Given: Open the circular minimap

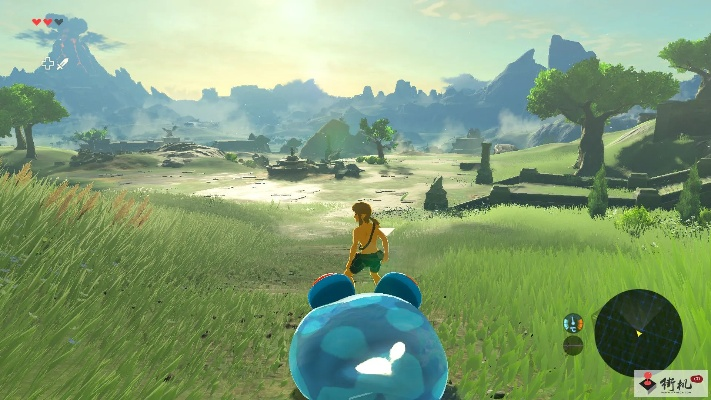Looking at the screenshot, I should pos(638,332).
